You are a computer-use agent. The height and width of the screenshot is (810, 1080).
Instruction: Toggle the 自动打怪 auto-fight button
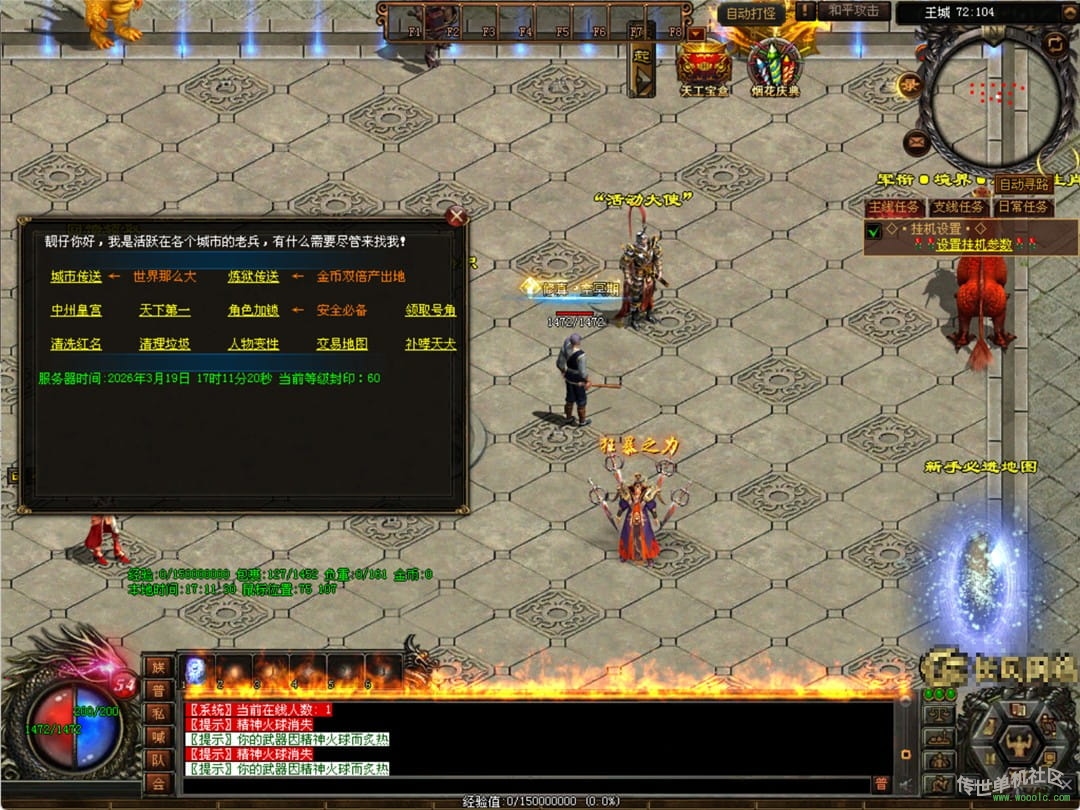point(751,13)
